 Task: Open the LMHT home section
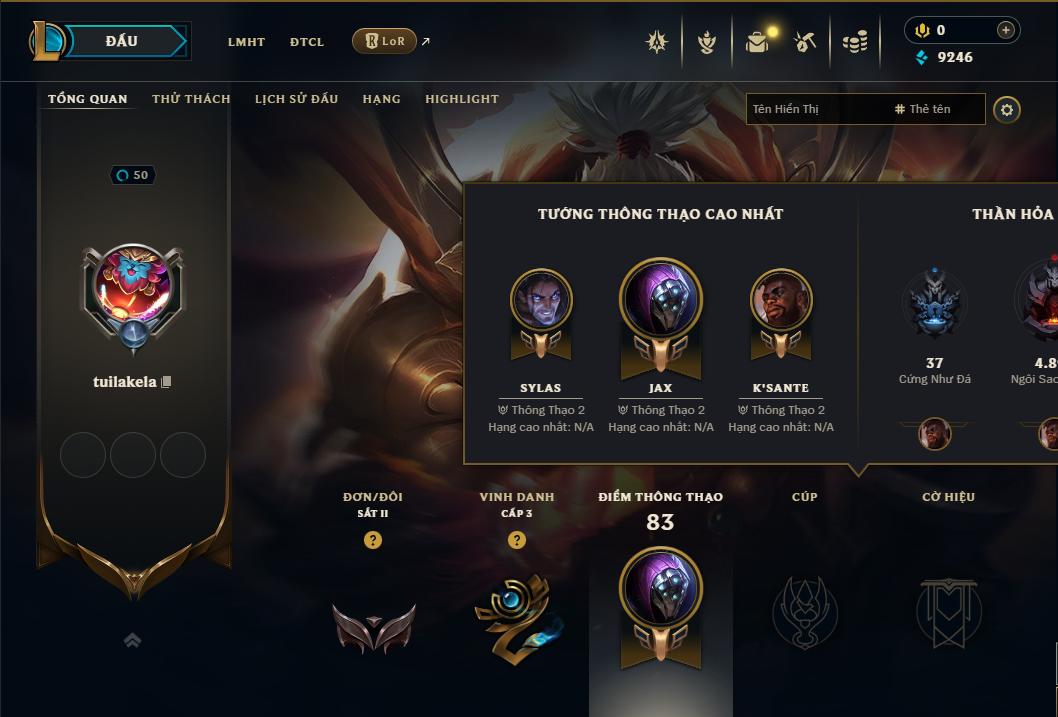[x=246, y=42]
